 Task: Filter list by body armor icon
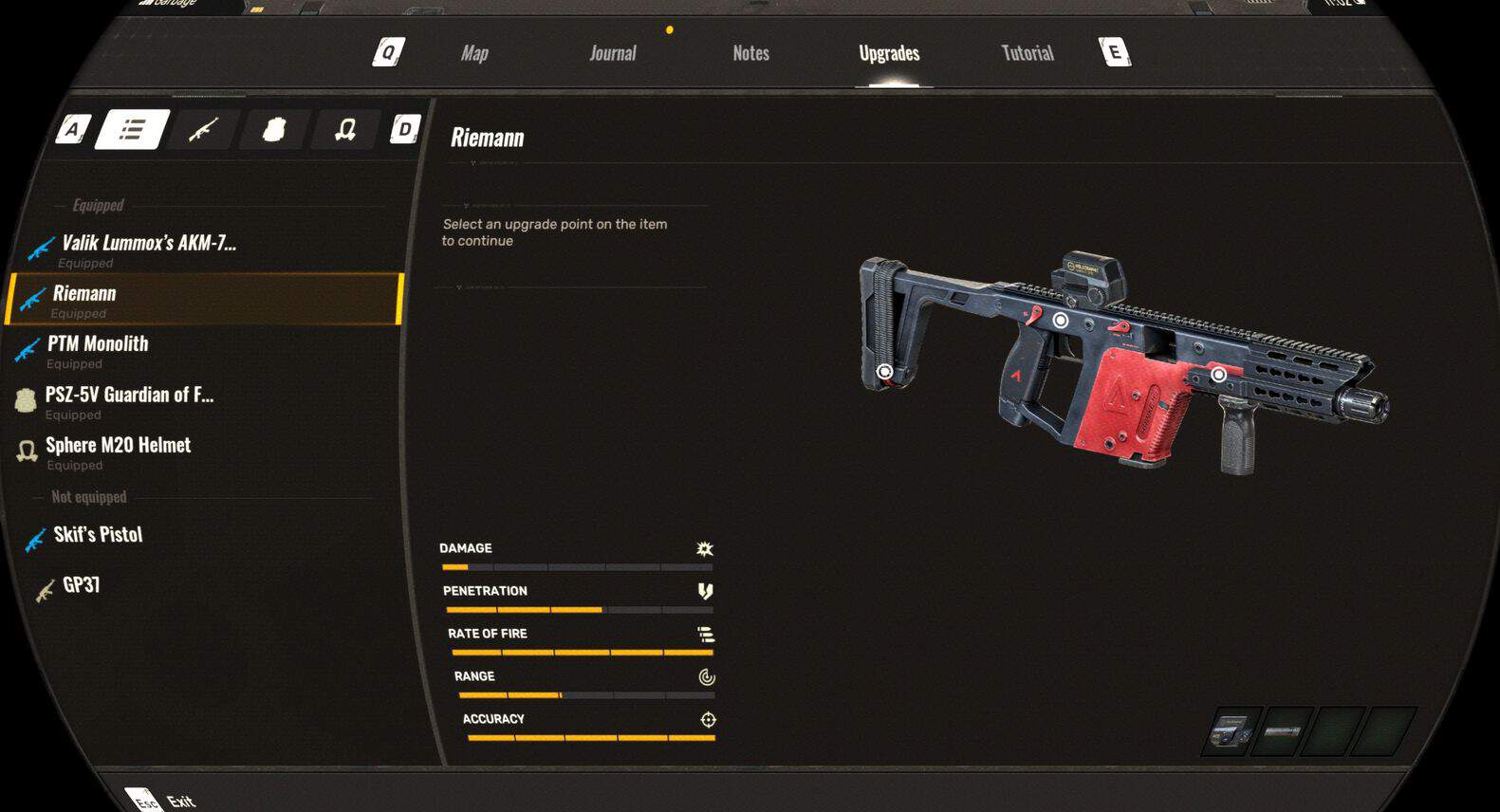click(273, 129)
